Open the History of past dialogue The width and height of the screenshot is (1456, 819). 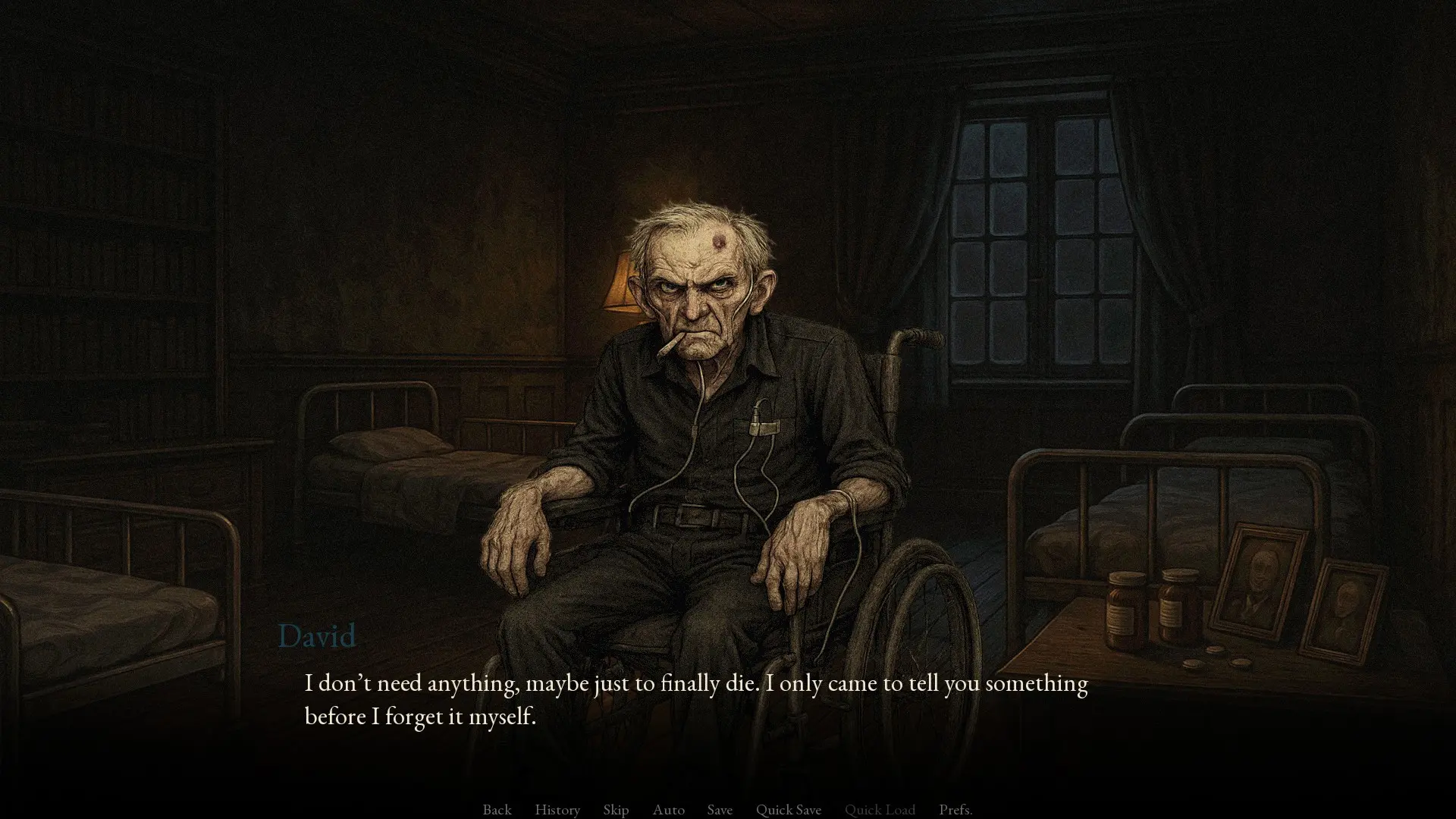(557, 809)
